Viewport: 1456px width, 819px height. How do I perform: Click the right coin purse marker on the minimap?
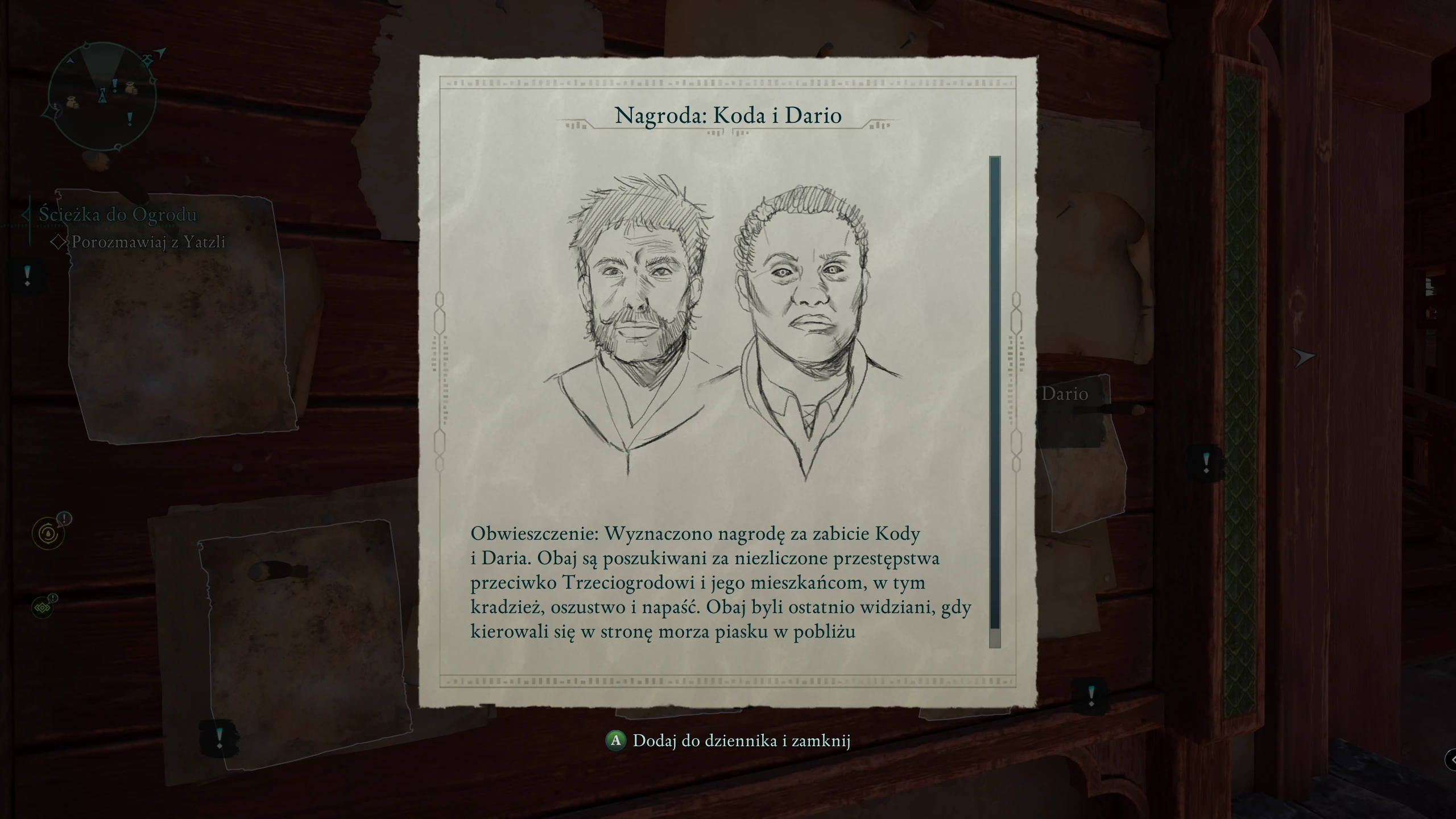click(131, 88)
